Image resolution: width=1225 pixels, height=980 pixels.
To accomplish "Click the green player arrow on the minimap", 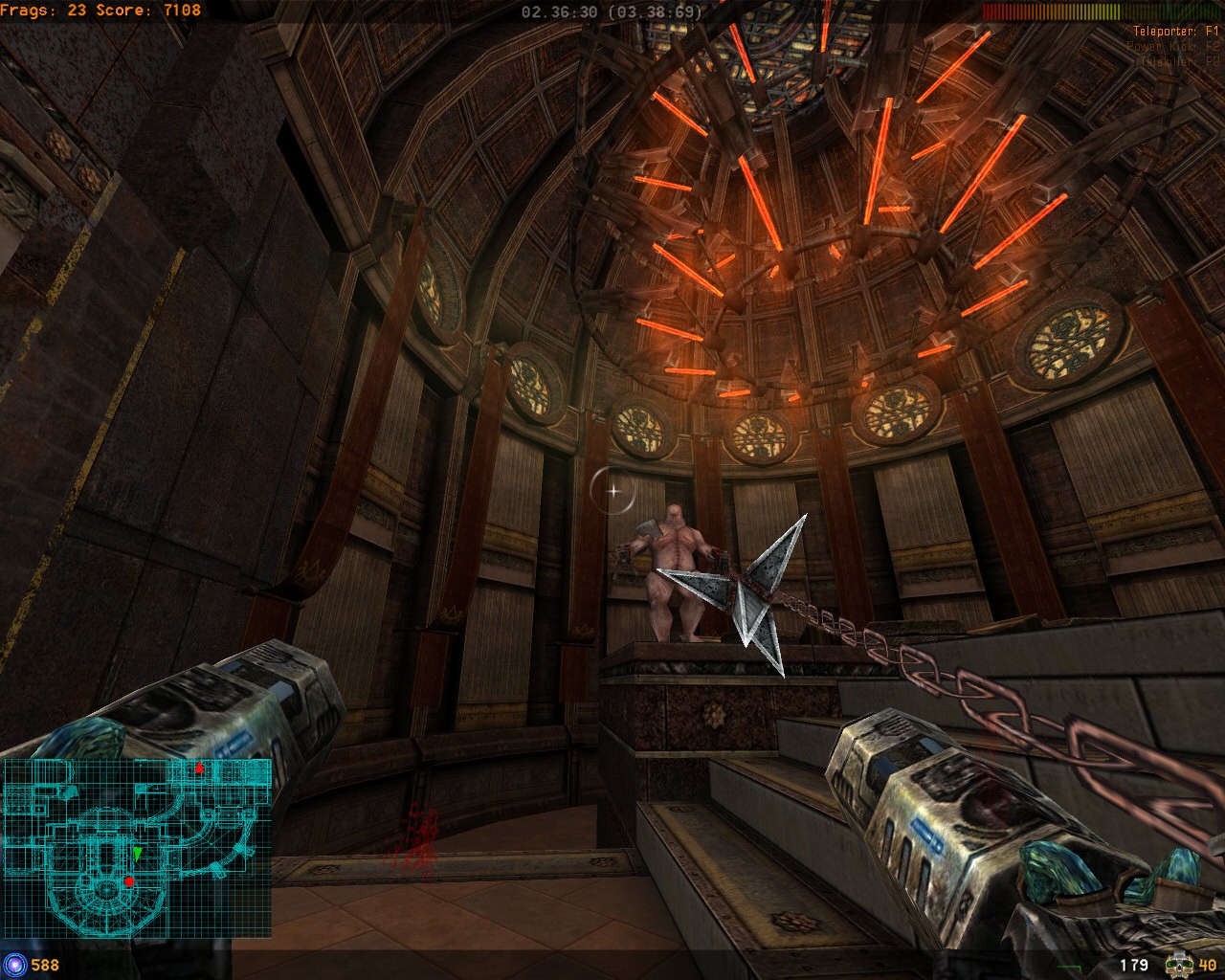I will click(139, 852).
